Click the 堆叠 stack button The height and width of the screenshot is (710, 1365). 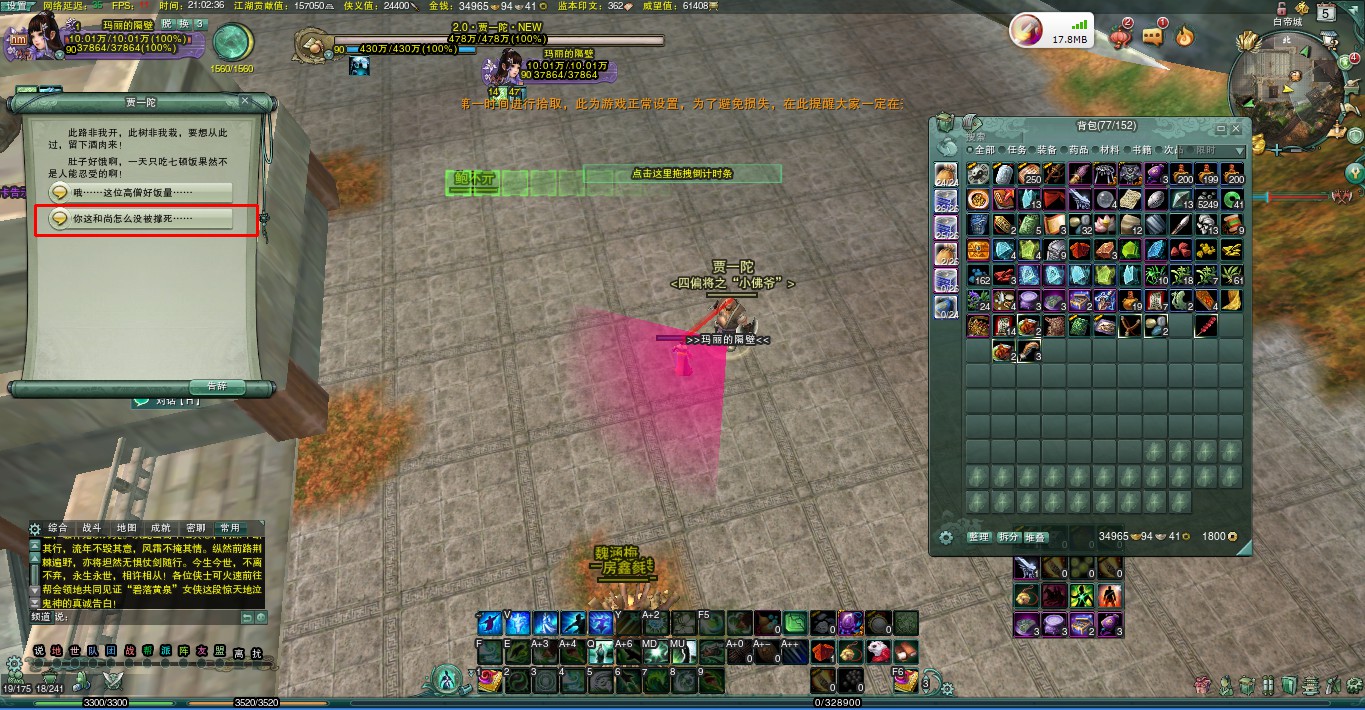tap(1034, 537)
